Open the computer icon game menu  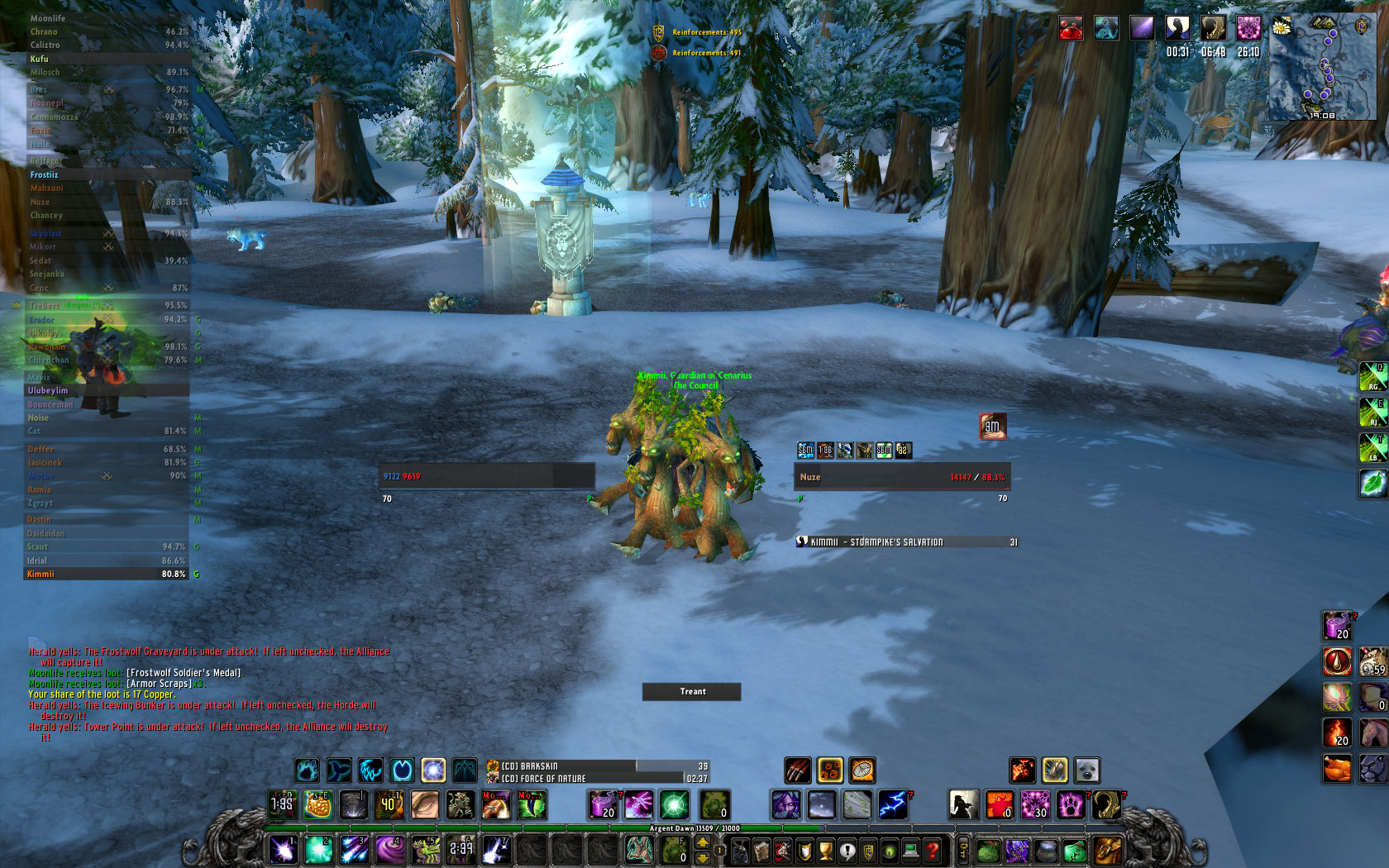click(x=911, y=850)
